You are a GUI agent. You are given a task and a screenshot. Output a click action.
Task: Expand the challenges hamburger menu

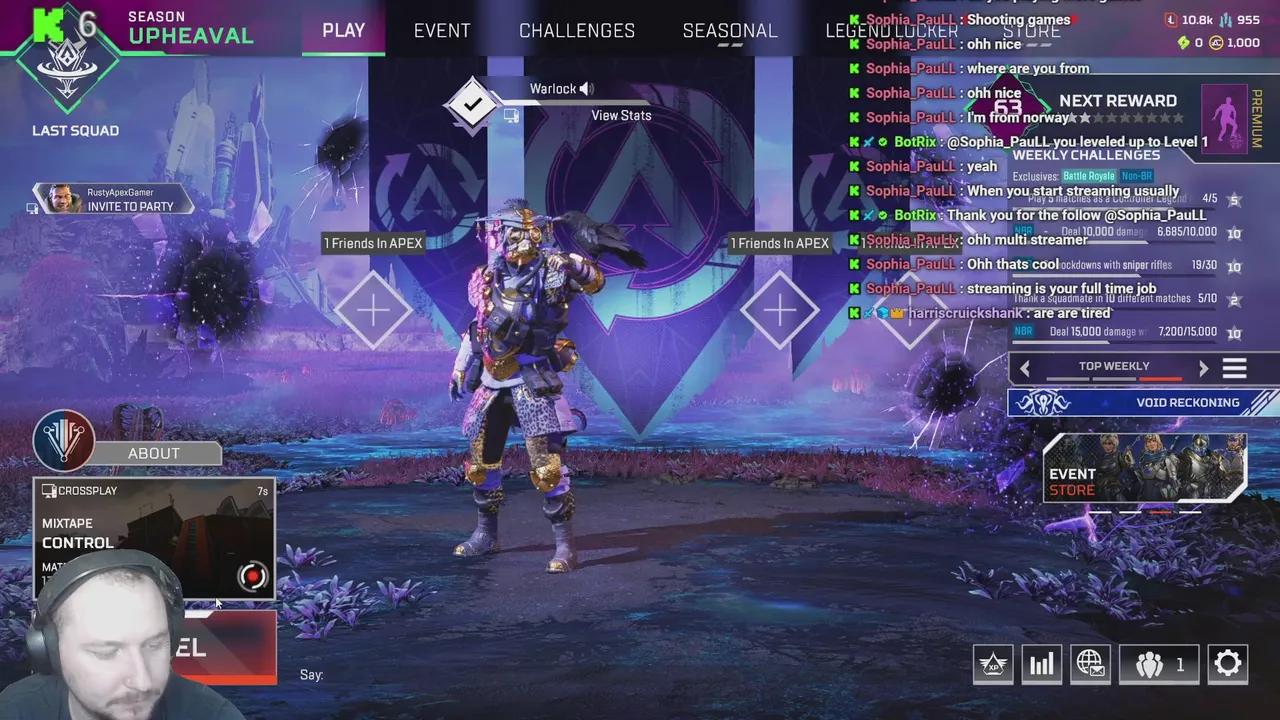[x=1235, y=367]
